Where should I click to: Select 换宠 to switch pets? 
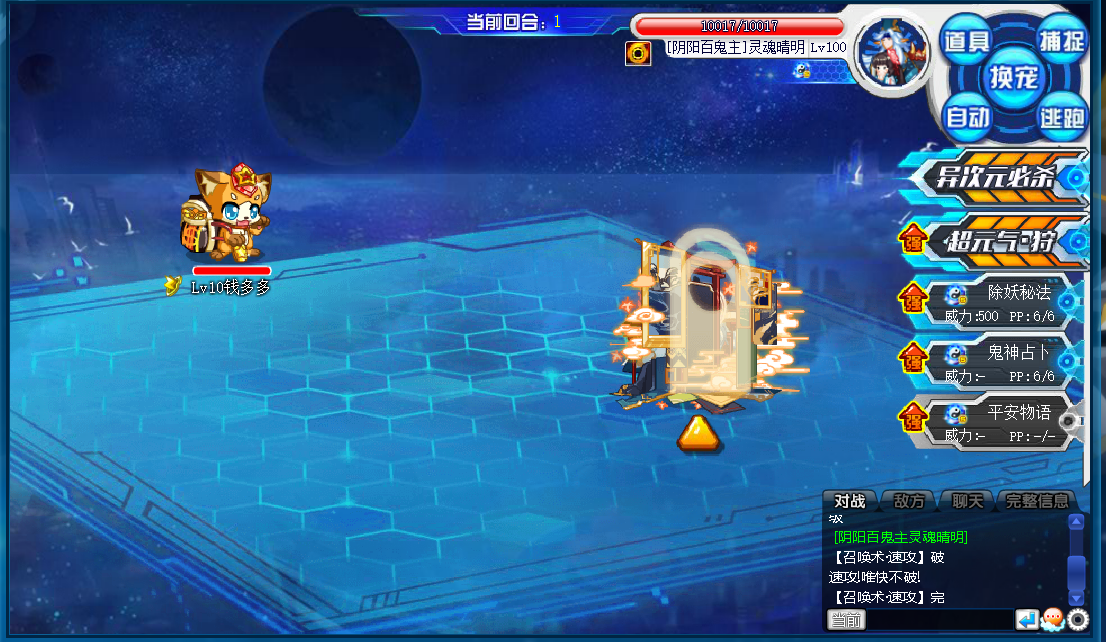1014,77
